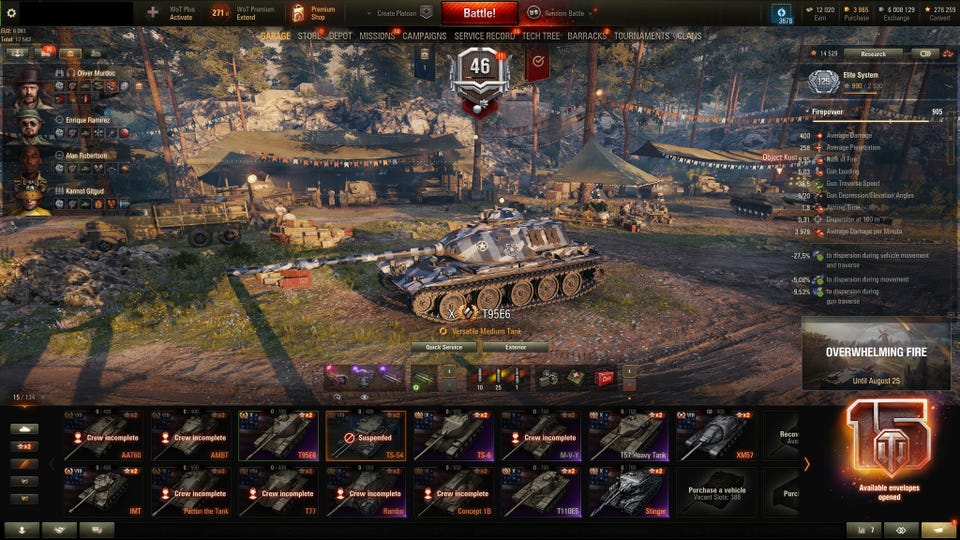Click the Exterior customization button
The height and width of the screenshot is (540, 960).
click(x=515, y=347)
